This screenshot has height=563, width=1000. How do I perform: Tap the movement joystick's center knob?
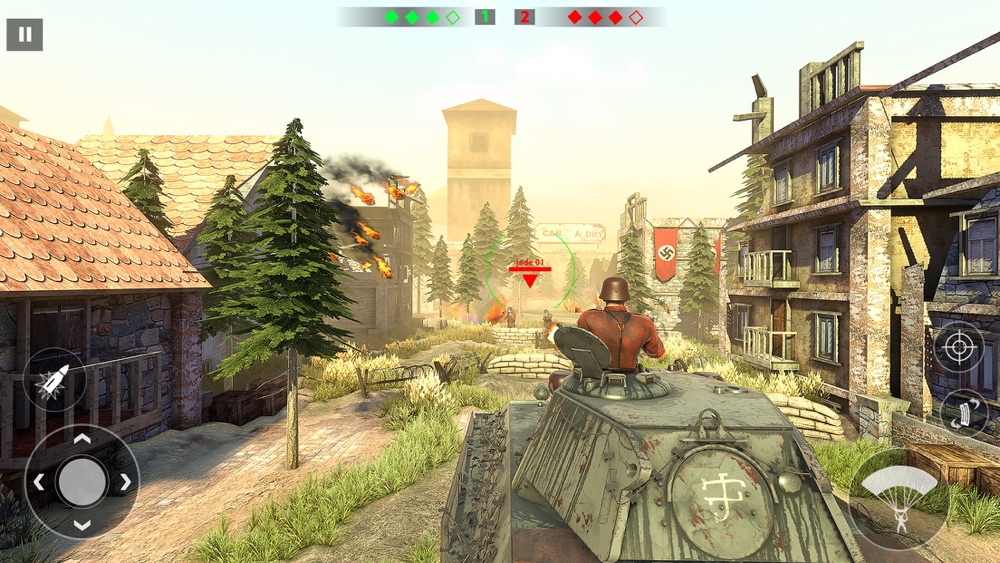(x=82, y=482)
